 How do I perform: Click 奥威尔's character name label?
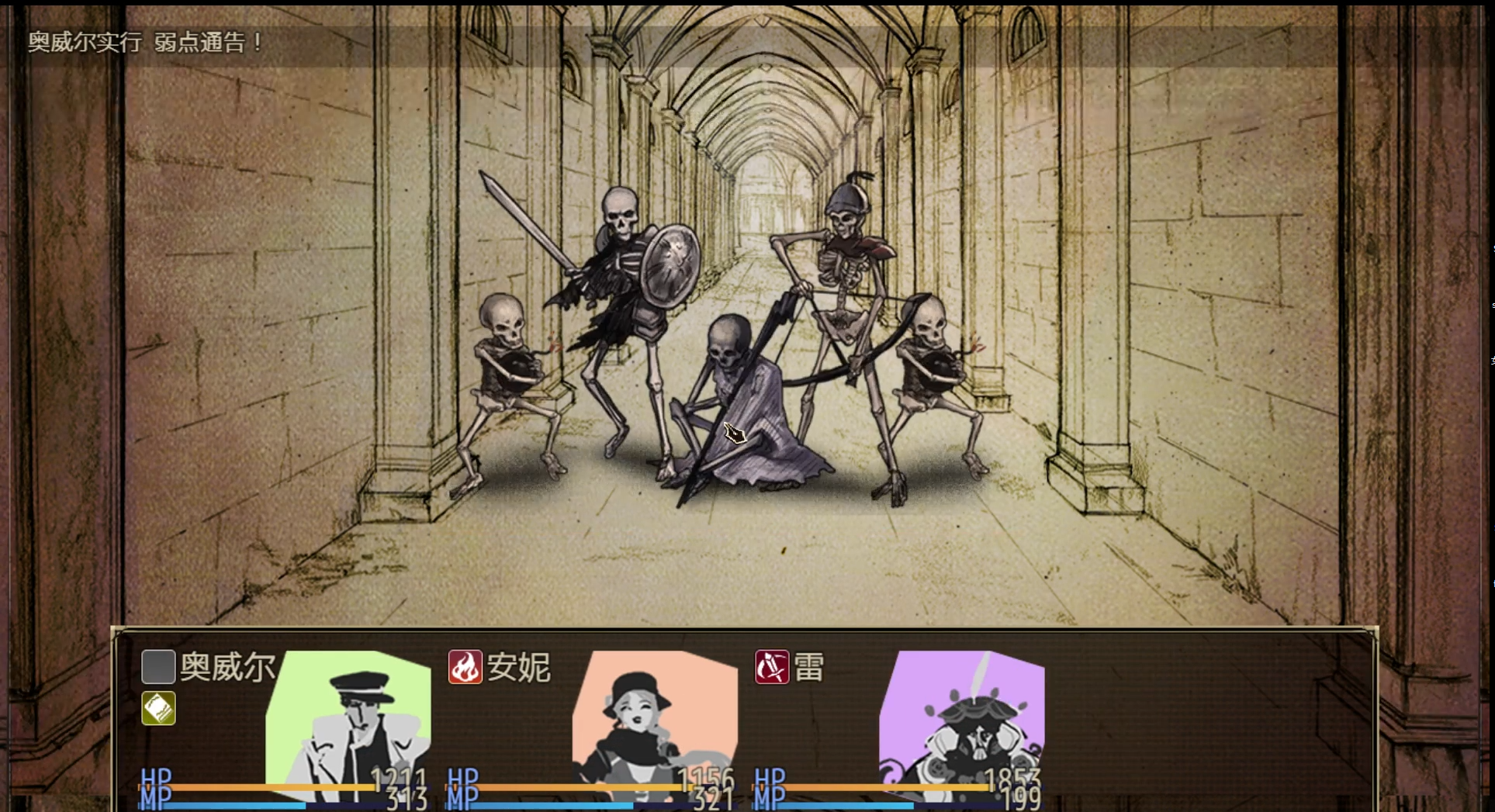227,666
